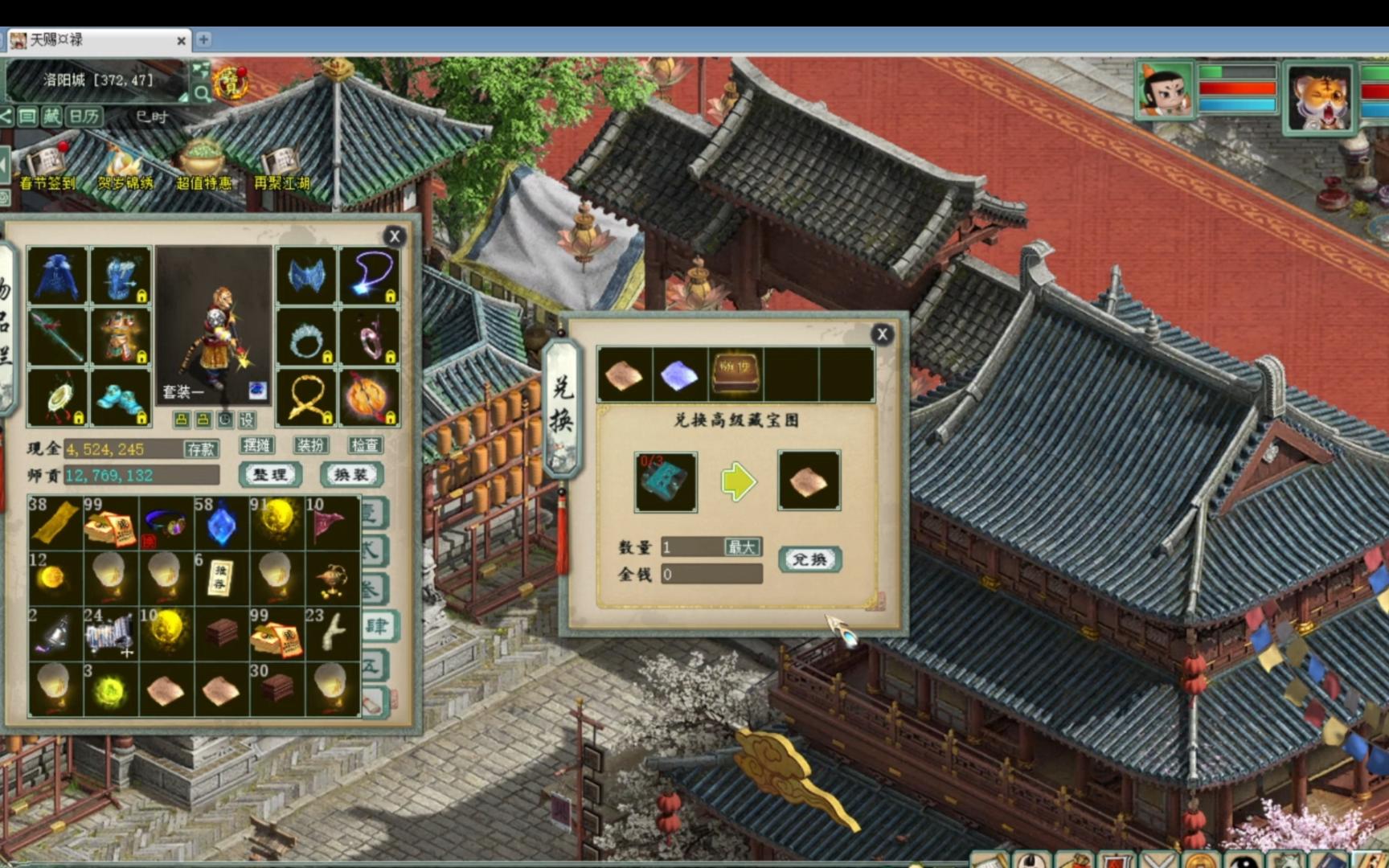Select the blue crystal exchange option
This screenshot has width=1389, height=868.
(x=679, y=375)
